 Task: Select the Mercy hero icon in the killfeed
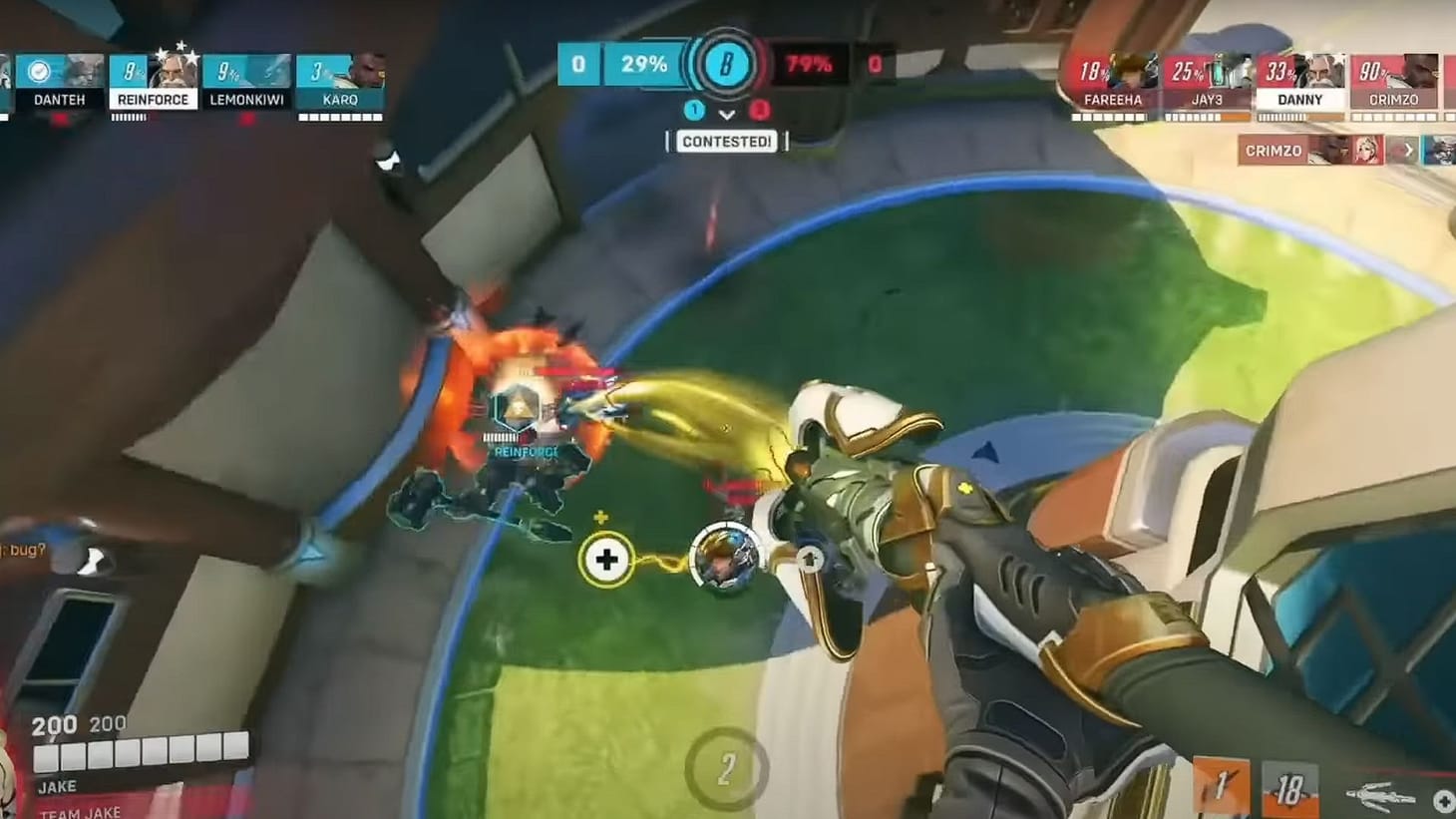1367,151
